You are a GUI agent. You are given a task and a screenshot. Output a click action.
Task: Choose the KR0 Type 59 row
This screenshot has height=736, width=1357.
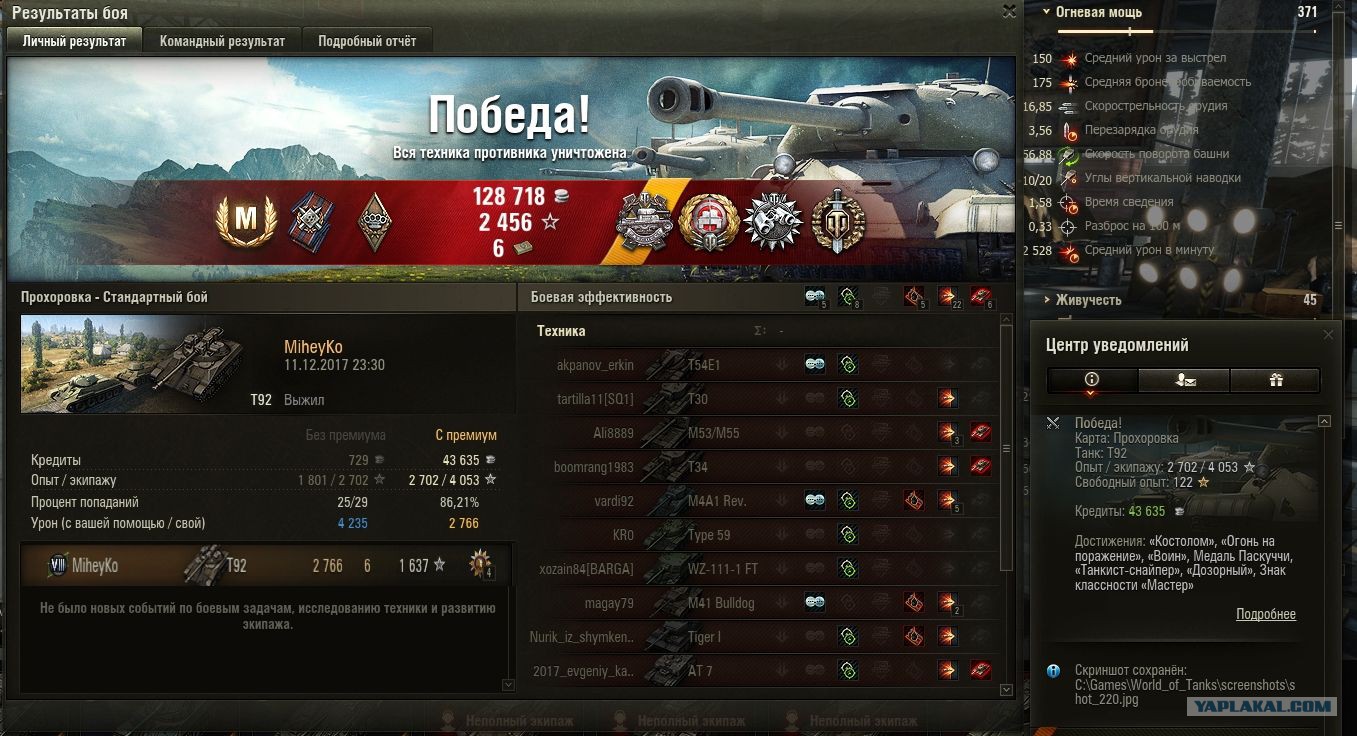(x=700, y=535)
